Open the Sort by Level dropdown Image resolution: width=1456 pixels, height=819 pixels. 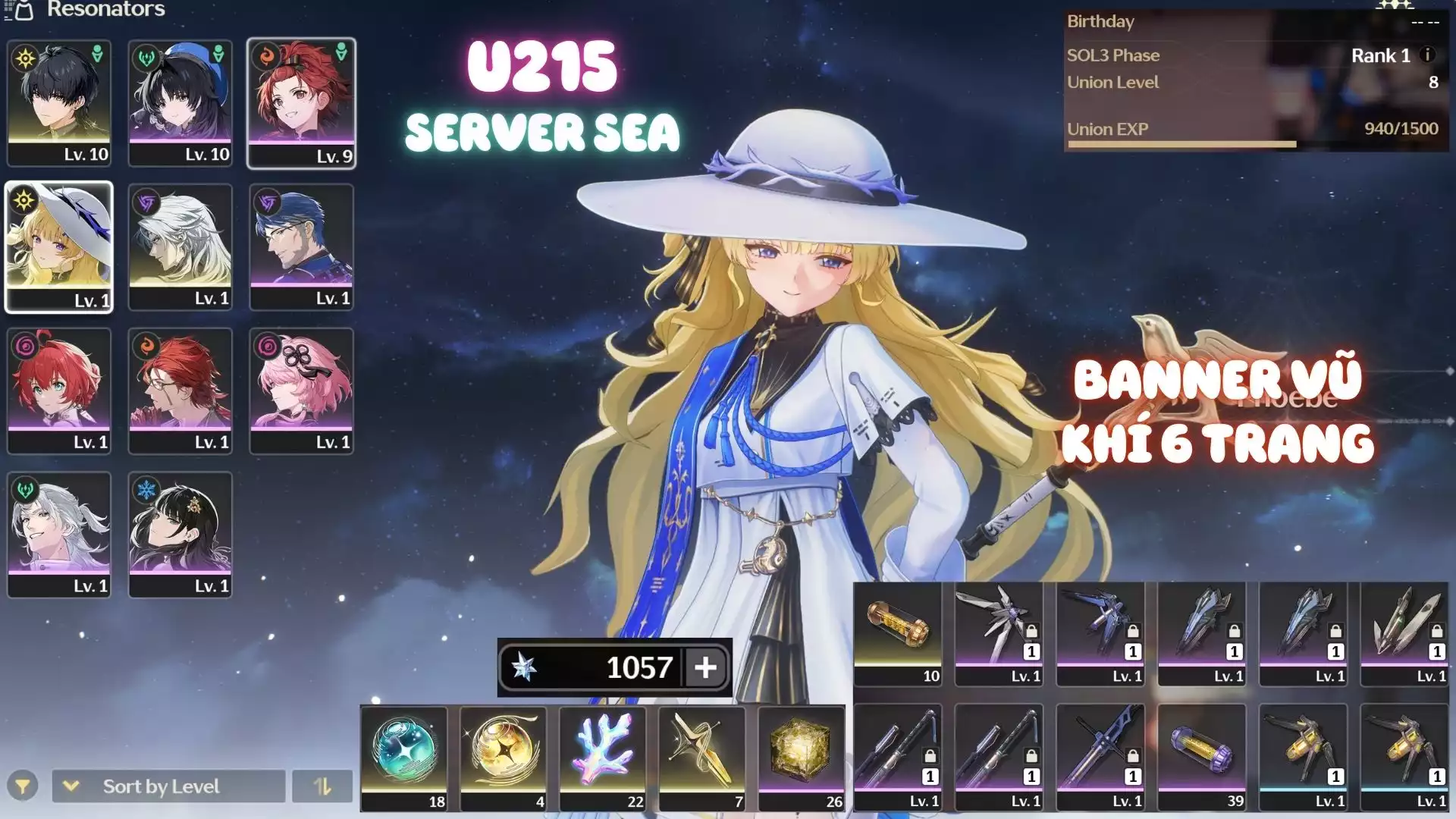(x=168, y=786)
